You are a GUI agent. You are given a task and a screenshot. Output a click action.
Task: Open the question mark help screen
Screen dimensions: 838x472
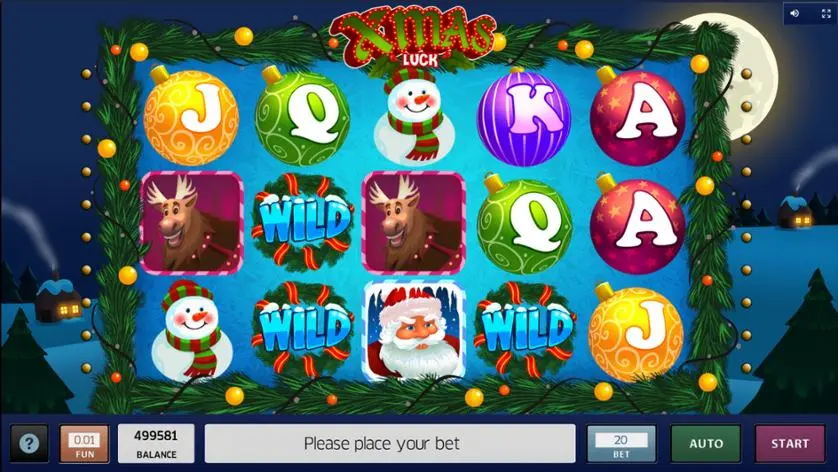(29, 443)
